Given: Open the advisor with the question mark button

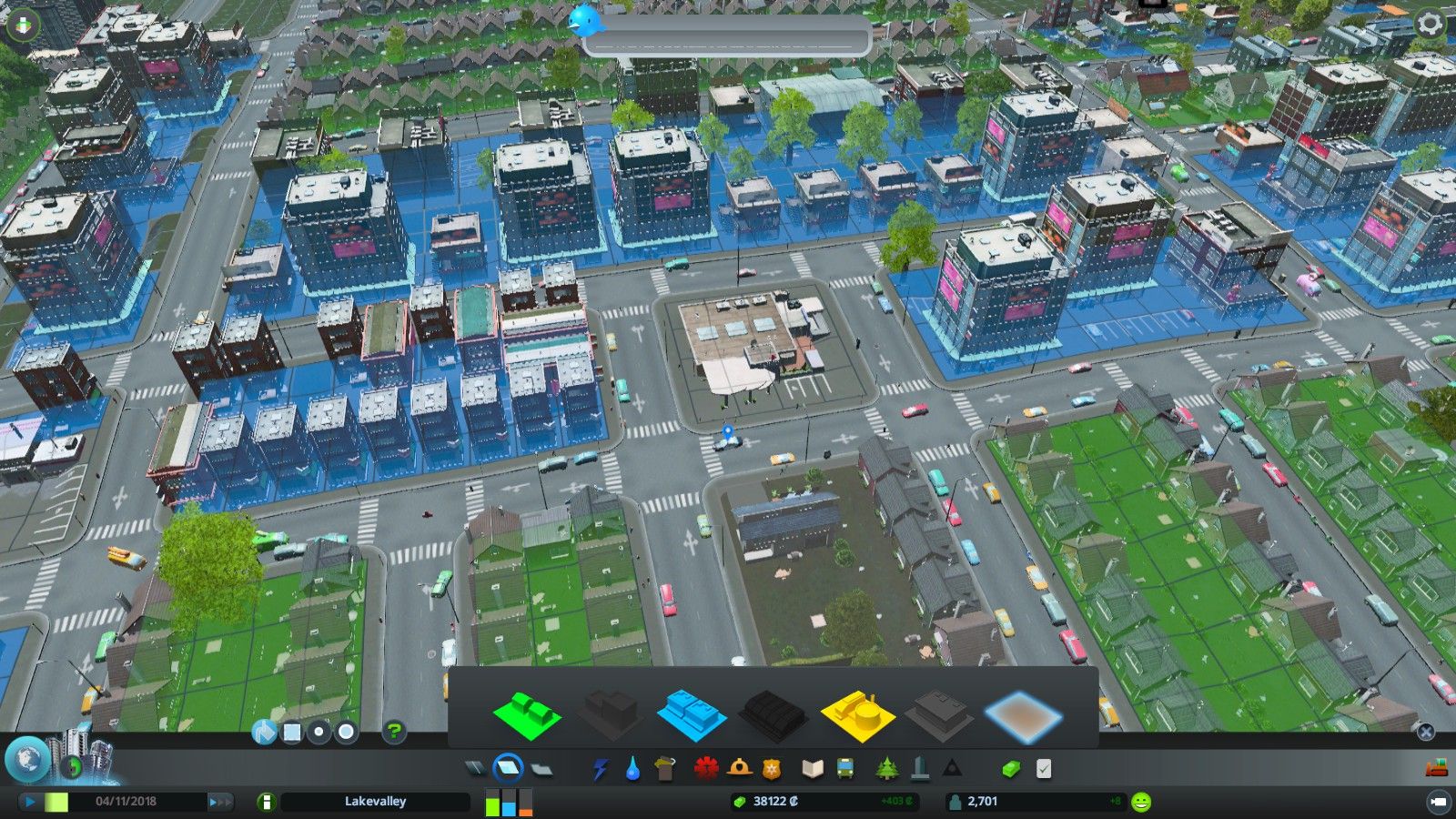Looking at the screenshot, I should click(394, 730).
